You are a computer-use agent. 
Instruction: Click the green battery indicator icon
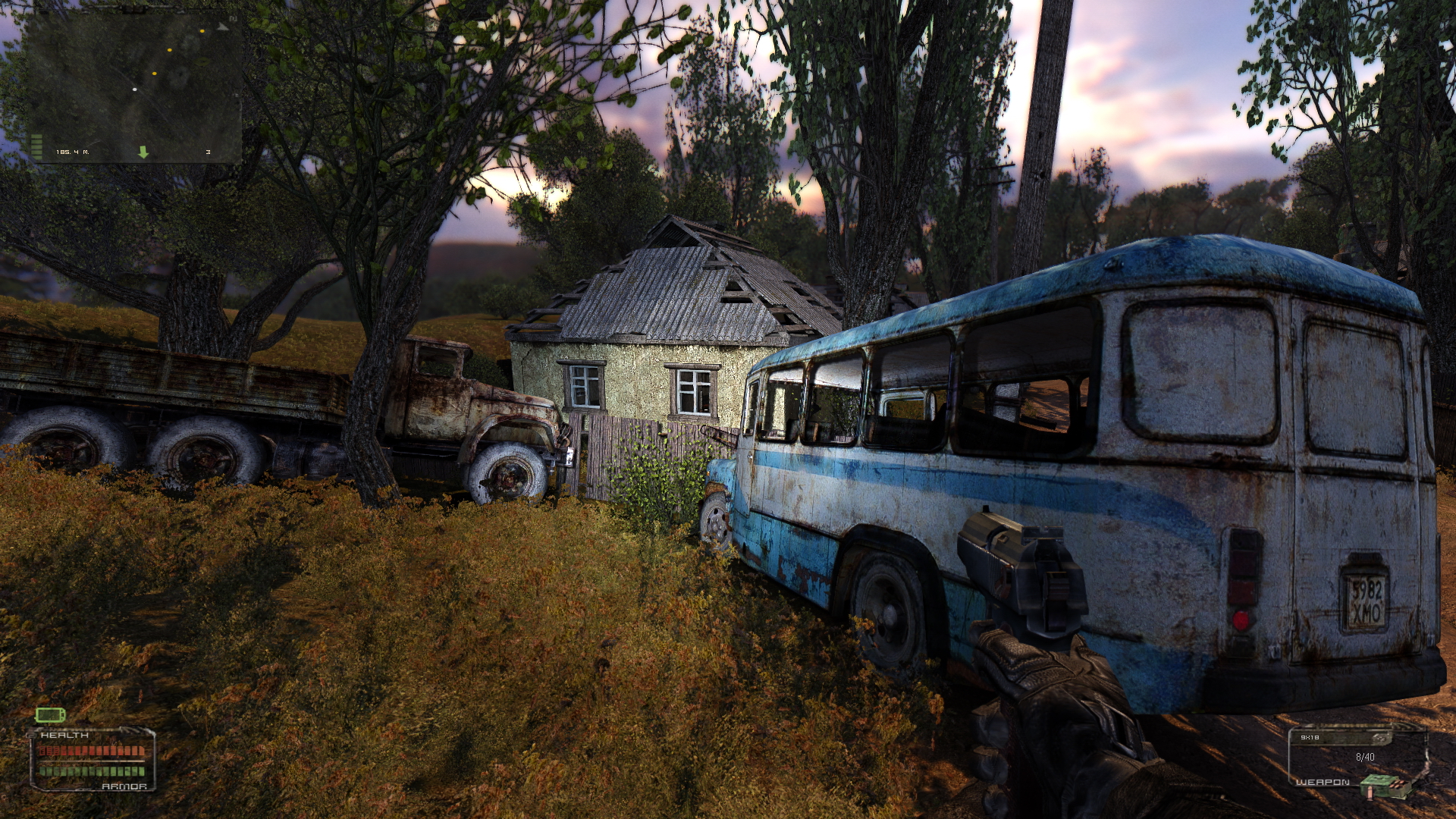(50, 714)
